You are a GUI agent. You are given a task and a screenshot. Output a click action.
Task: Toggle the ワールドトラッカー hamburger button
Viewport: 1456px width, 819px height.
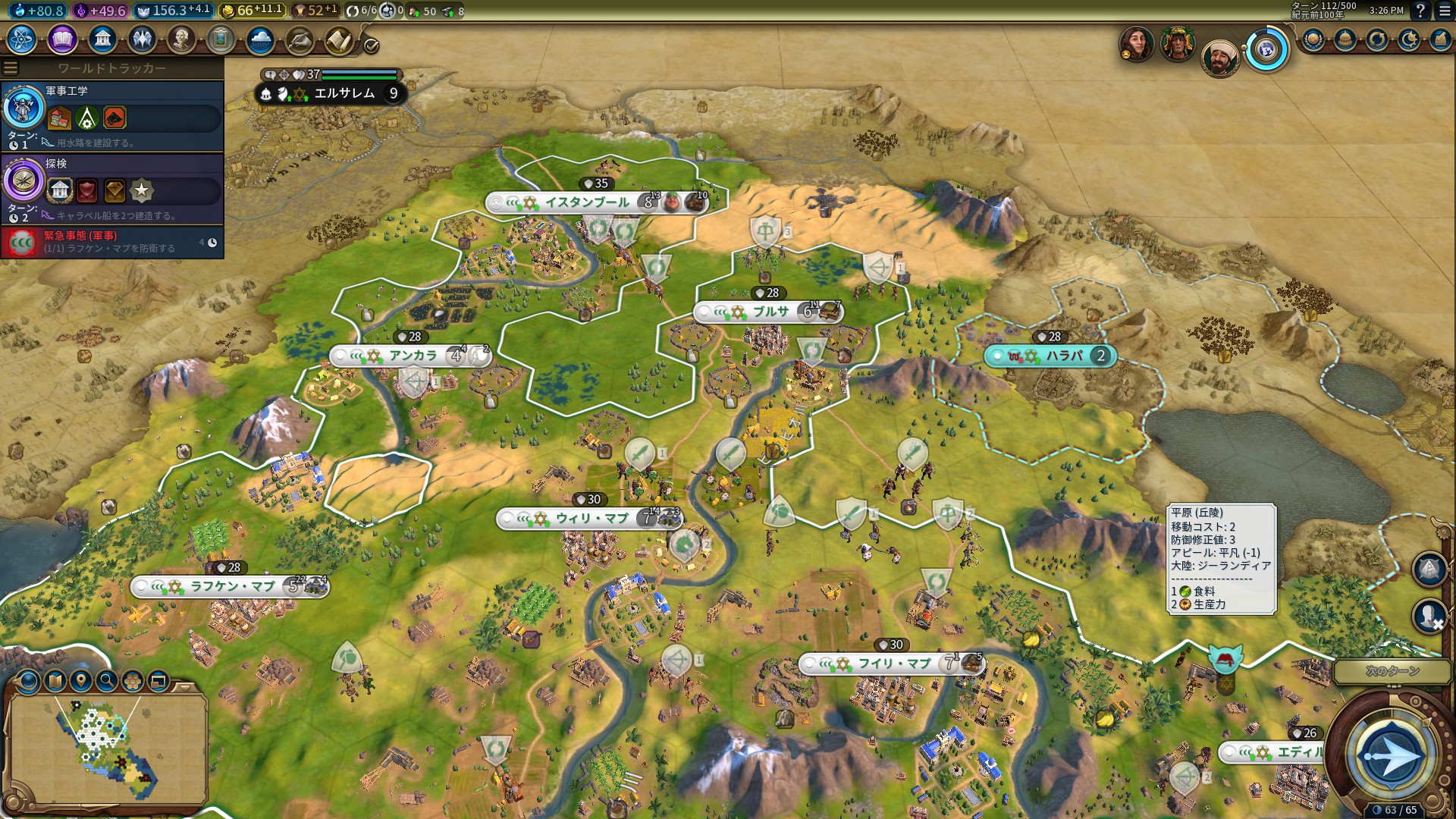pyautogui.click(x=11, y=68)
